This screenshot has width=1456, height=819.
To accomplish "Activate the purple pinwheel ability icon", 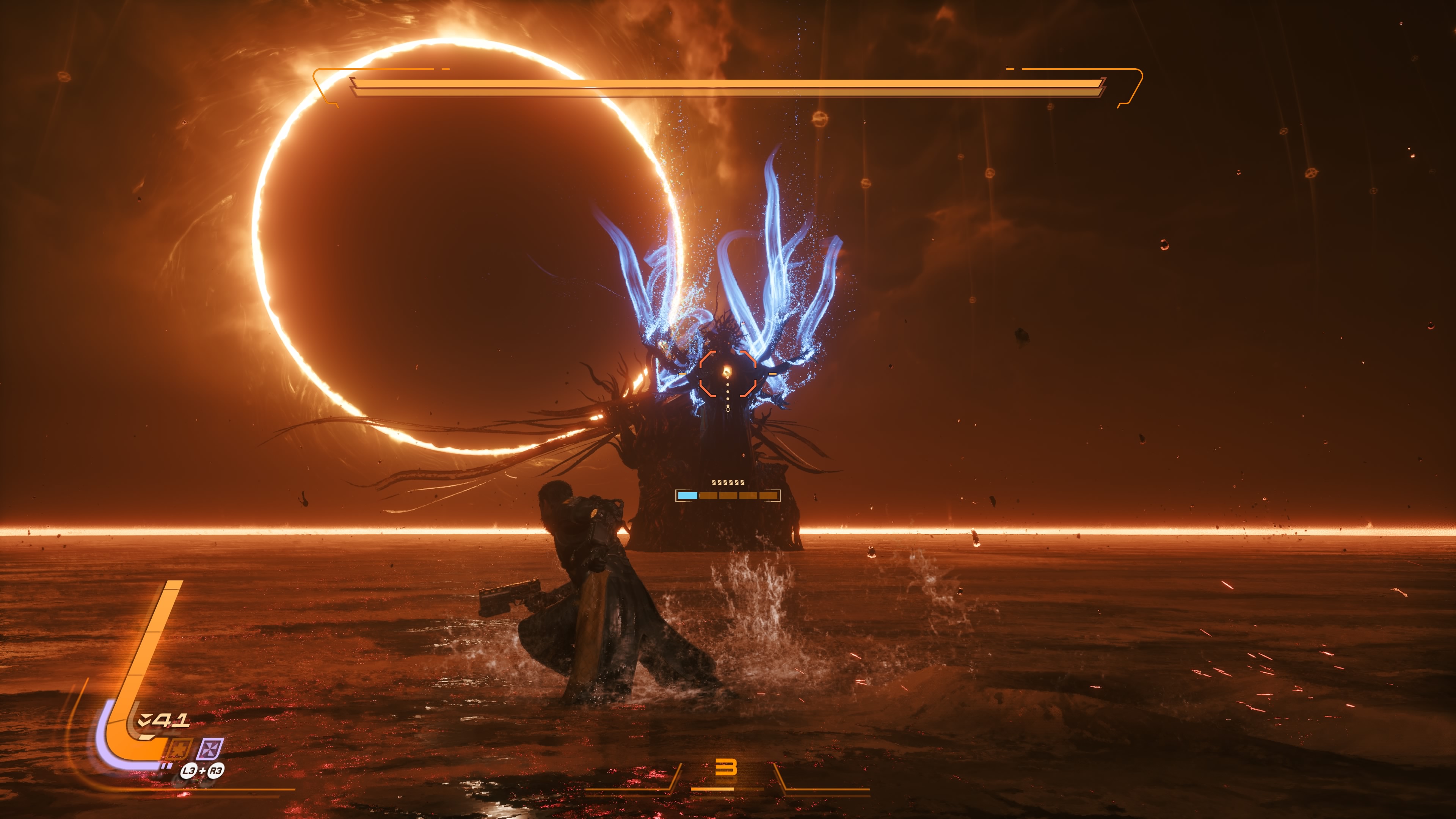I will [210, 750].
